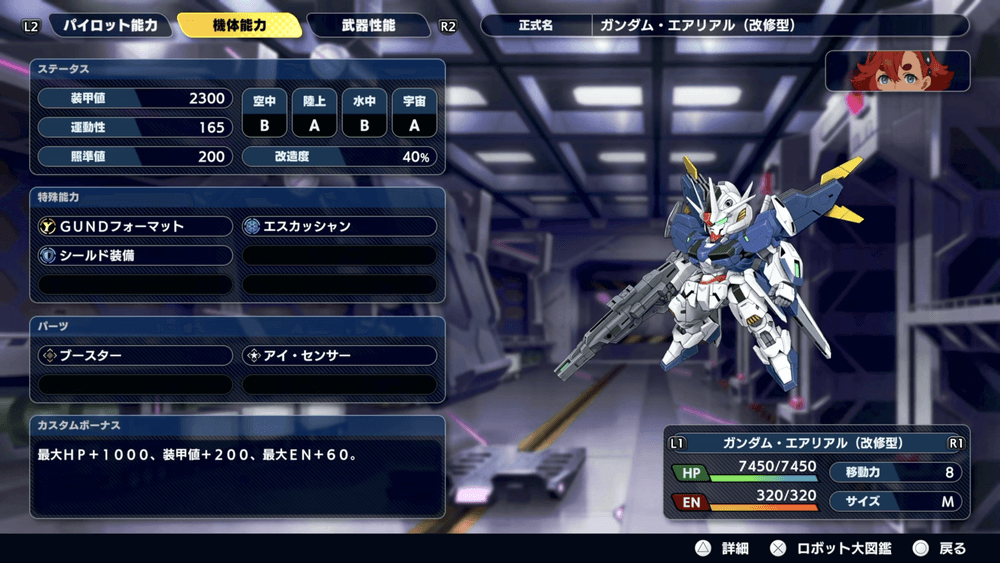
Task: Click the red-haired pilot portrait
Action: [x=897, y=71]
